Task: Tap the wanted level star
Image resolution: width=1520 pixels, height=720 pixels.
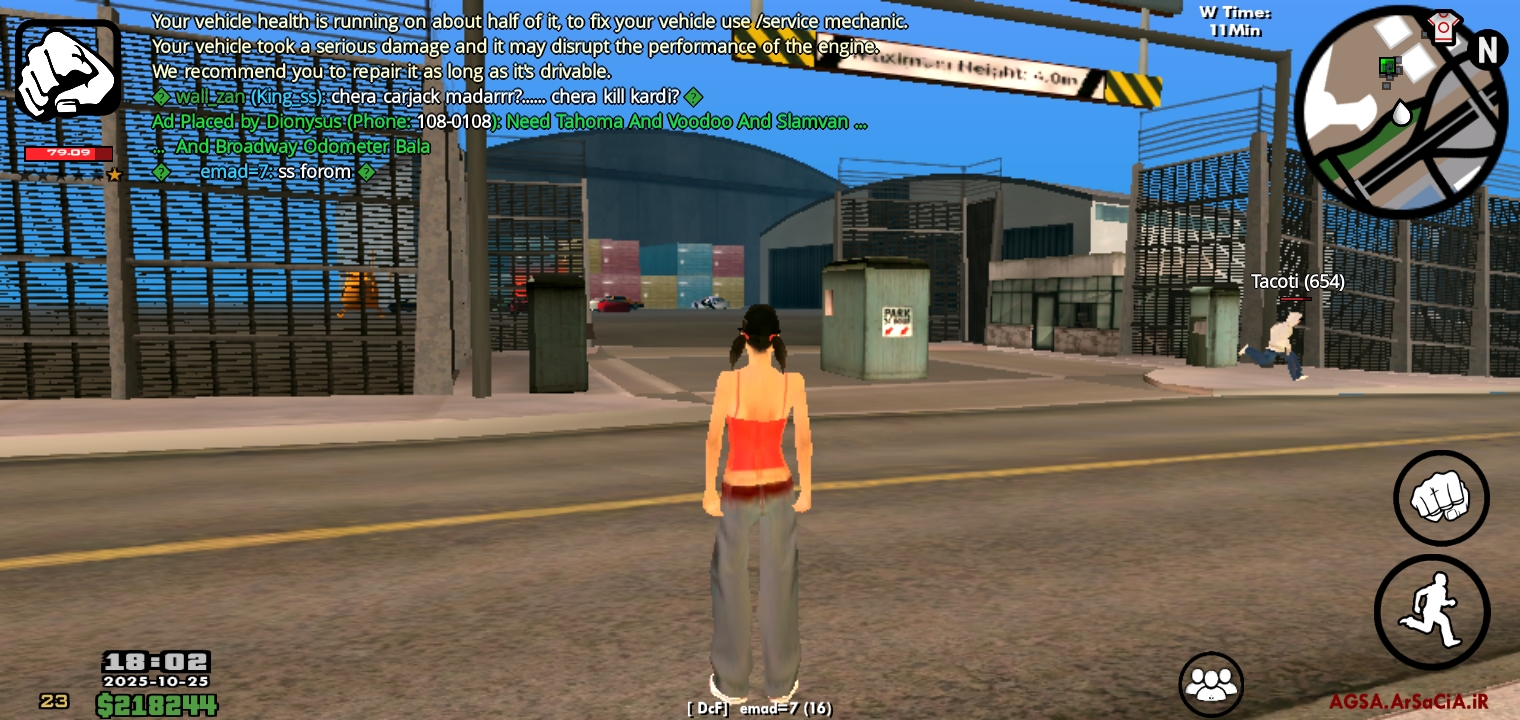Action: click(x=114, y=173)
